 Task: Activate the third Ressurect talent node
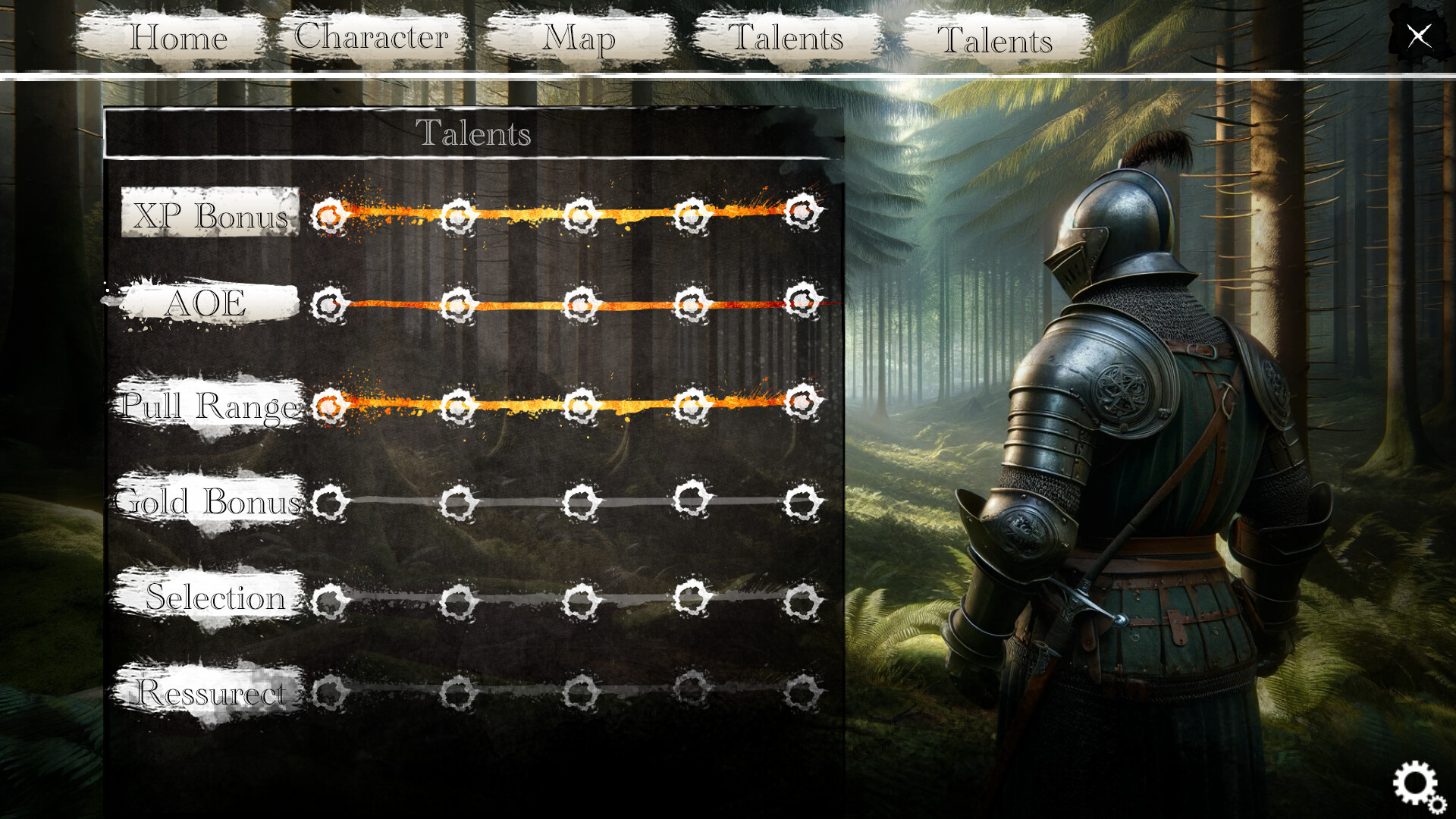[581, 692]
